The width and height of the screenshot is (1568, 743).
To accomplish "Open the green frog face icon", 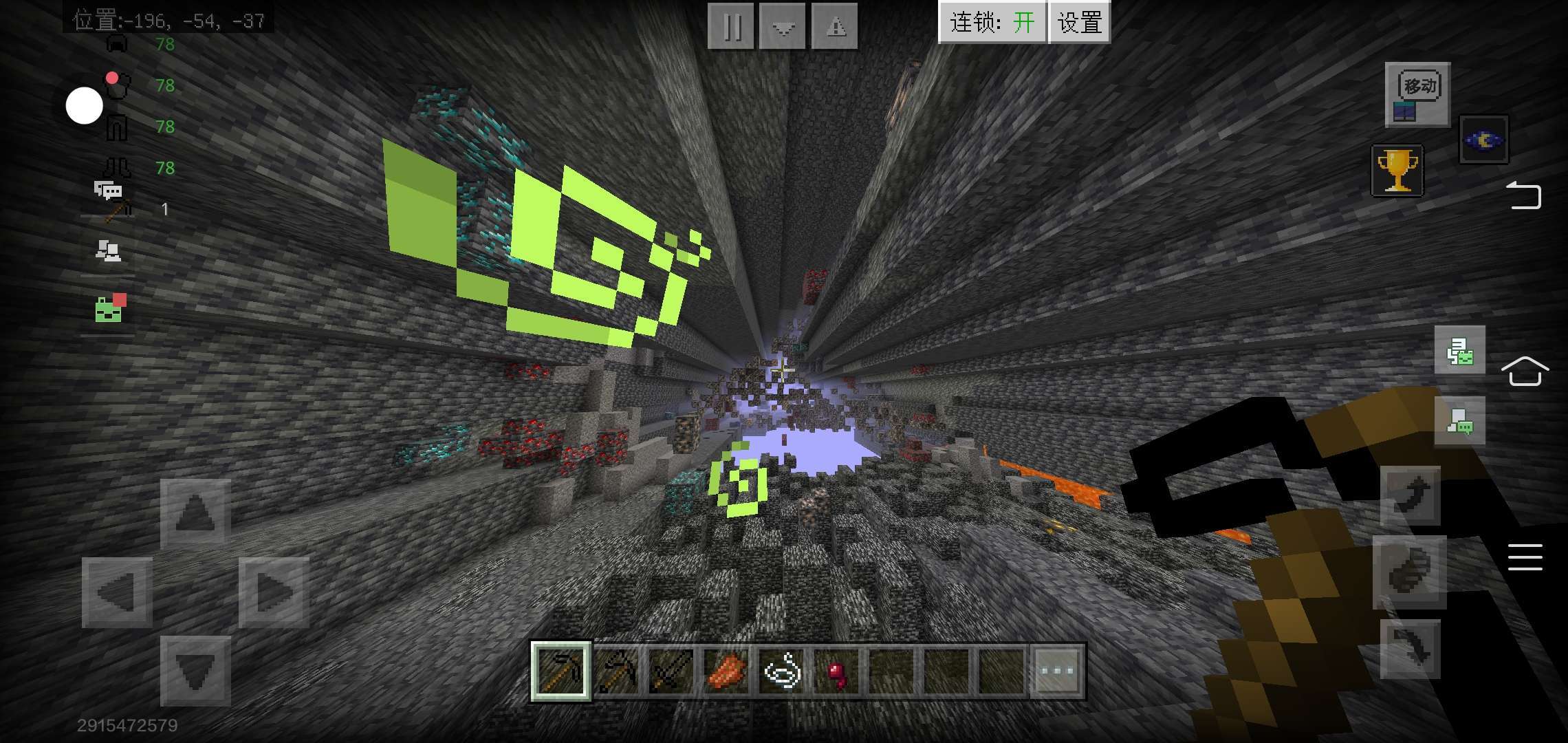I will click(x=109, y=308).
